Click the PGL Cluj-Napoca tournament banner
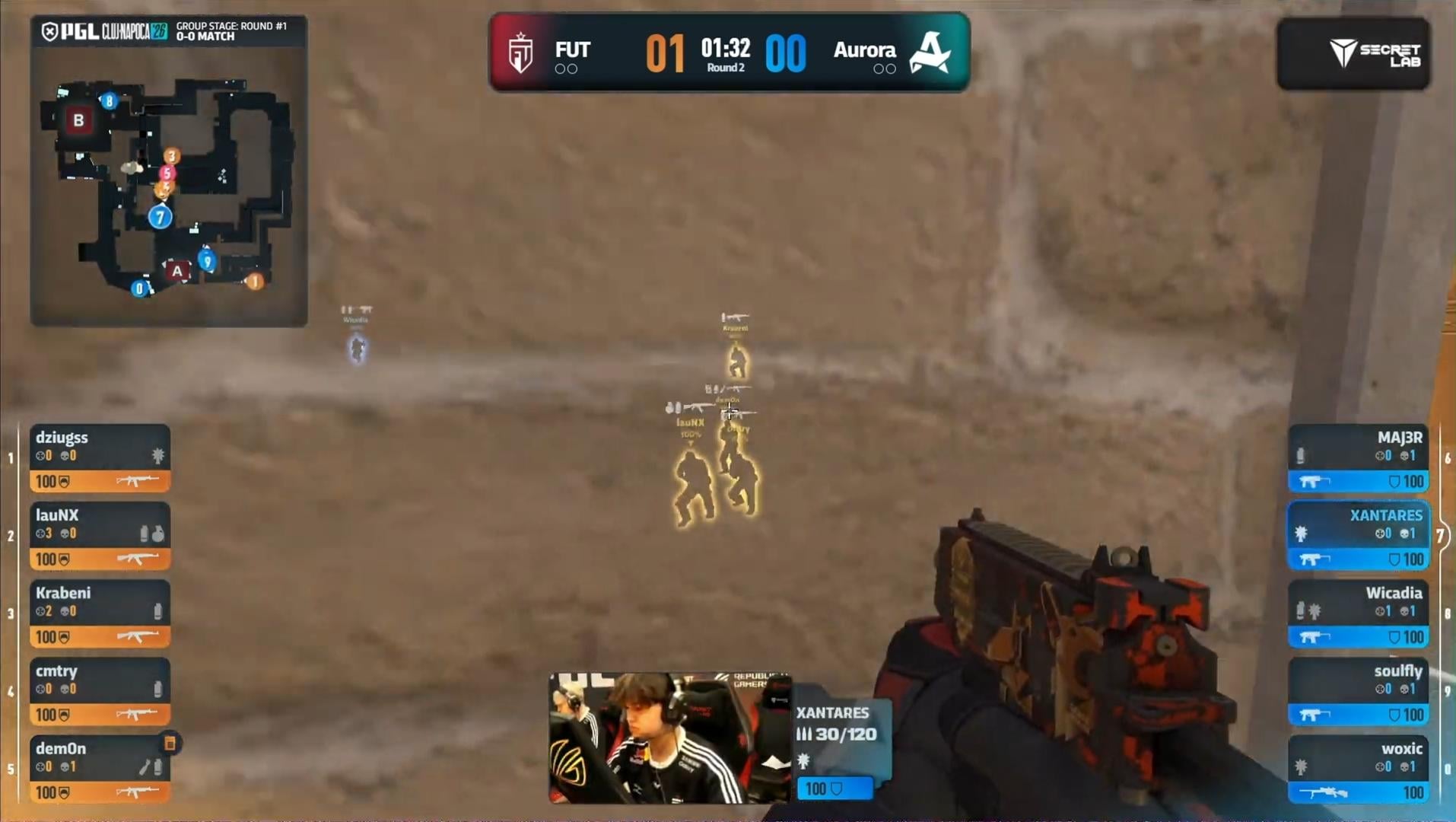The width and height of the screenshot is (1456, 822). pos(168,31)
